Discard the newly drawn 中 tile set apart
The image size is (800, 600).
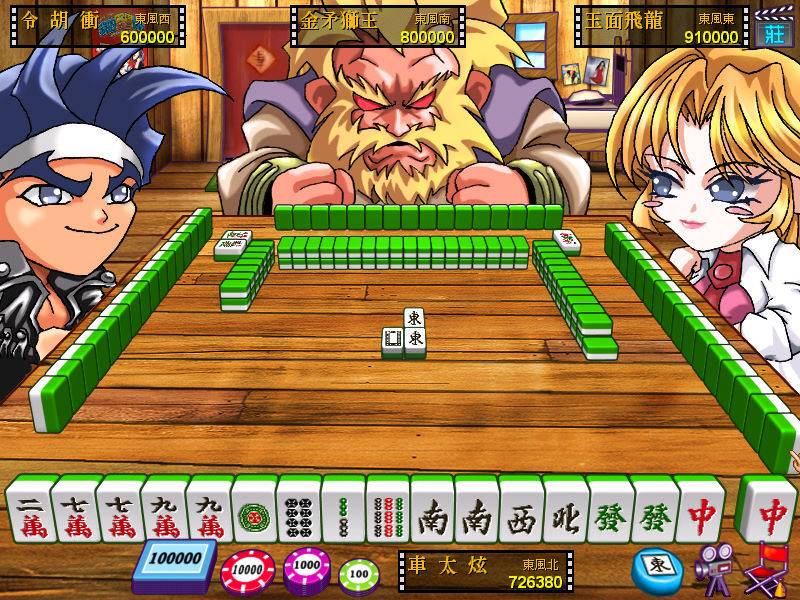click(767, 508)
